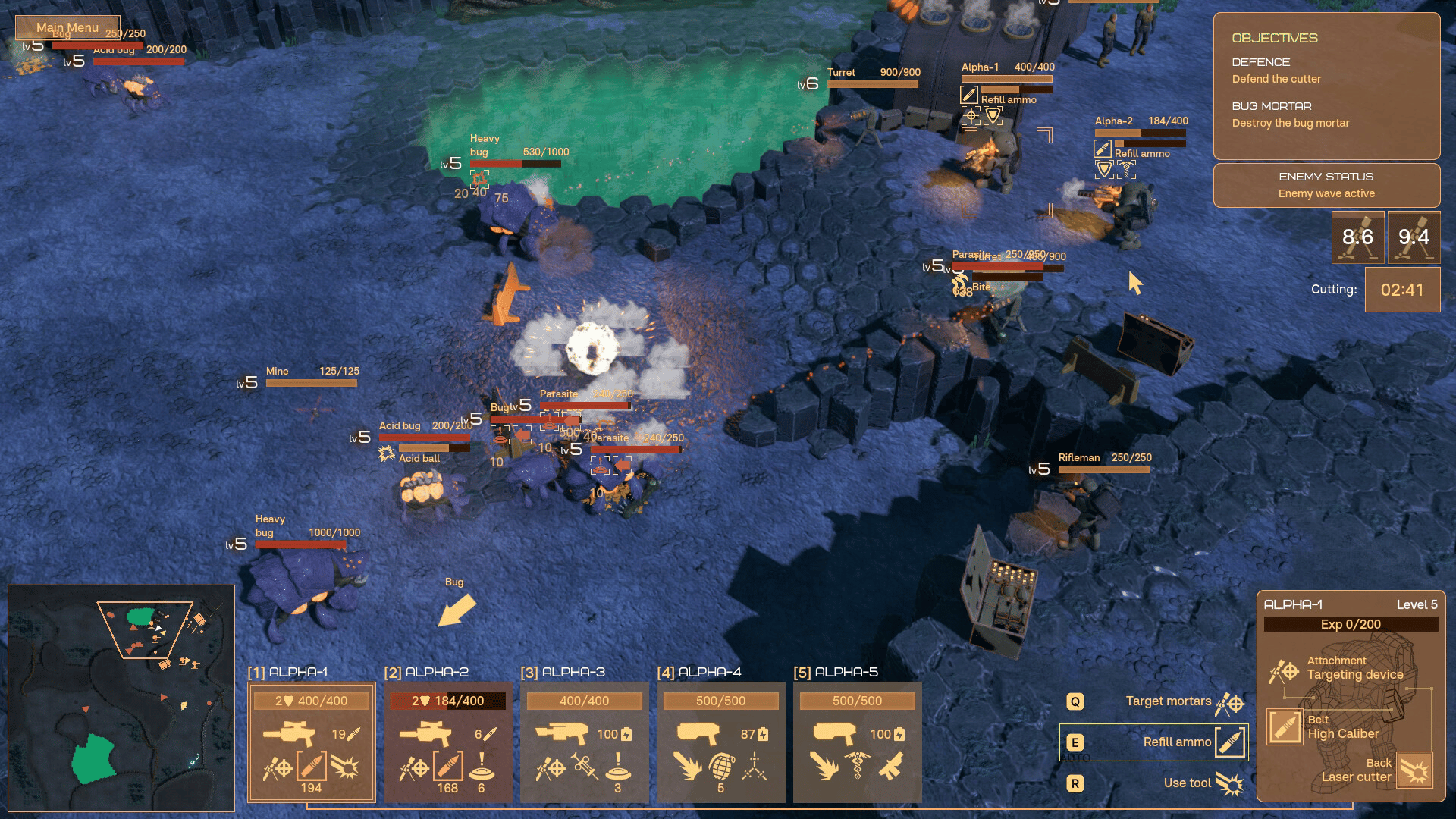Switch to the ALPHA-4 unit
The width and height of the screenshot is (1456, 819).
point(720,741)
